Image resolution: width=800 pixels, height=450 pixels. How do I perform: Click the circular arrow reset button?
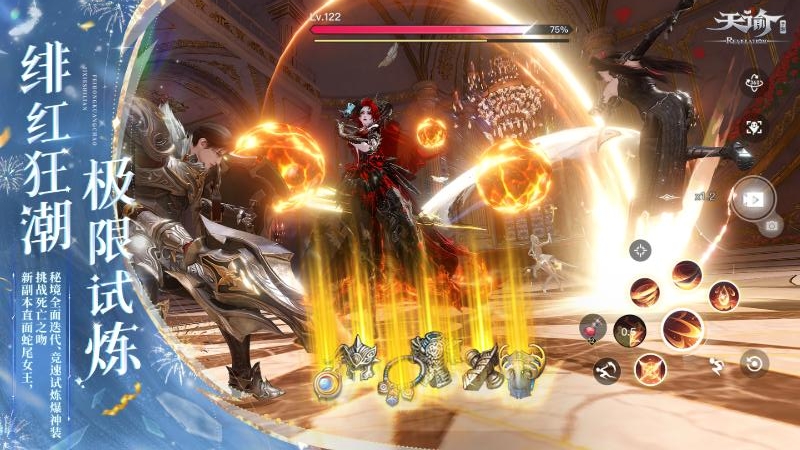(x=754, y=362)
